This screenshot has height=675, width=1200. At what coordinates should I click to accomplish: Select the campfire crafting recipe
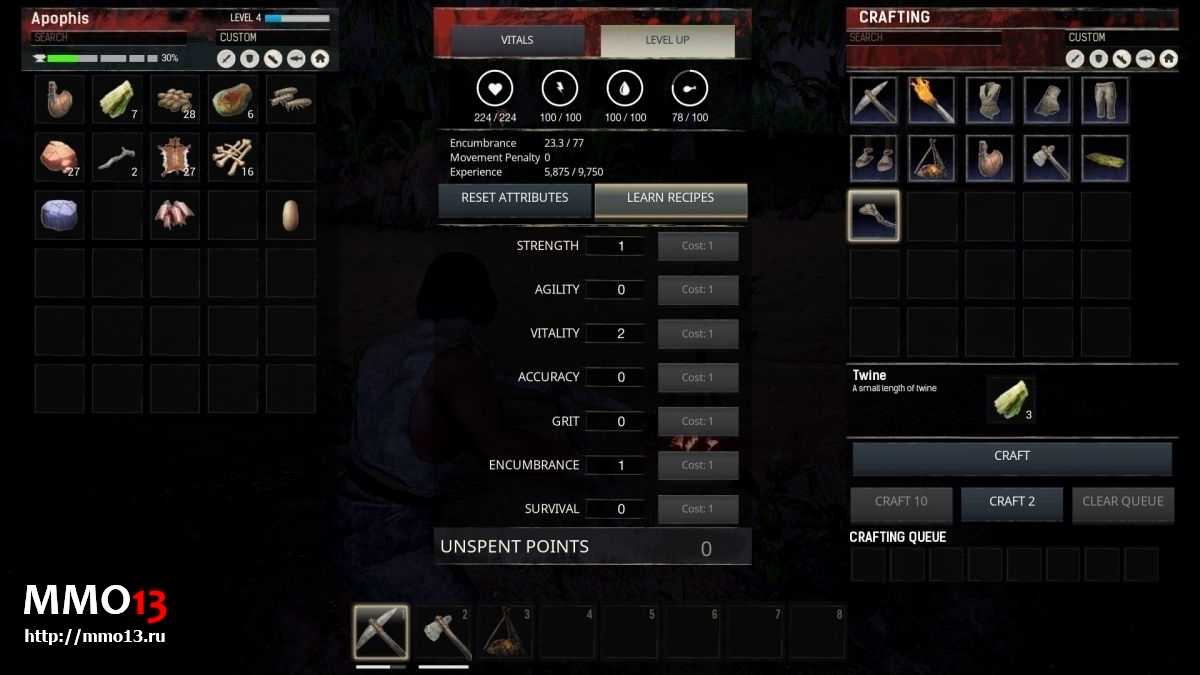(931, 158)
